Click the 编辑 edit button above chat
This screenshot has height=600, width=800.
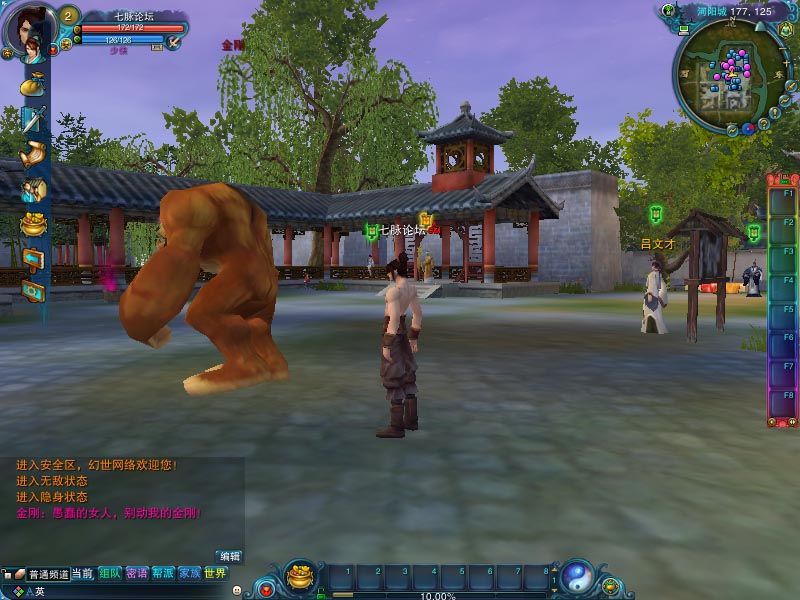(230, 556)
